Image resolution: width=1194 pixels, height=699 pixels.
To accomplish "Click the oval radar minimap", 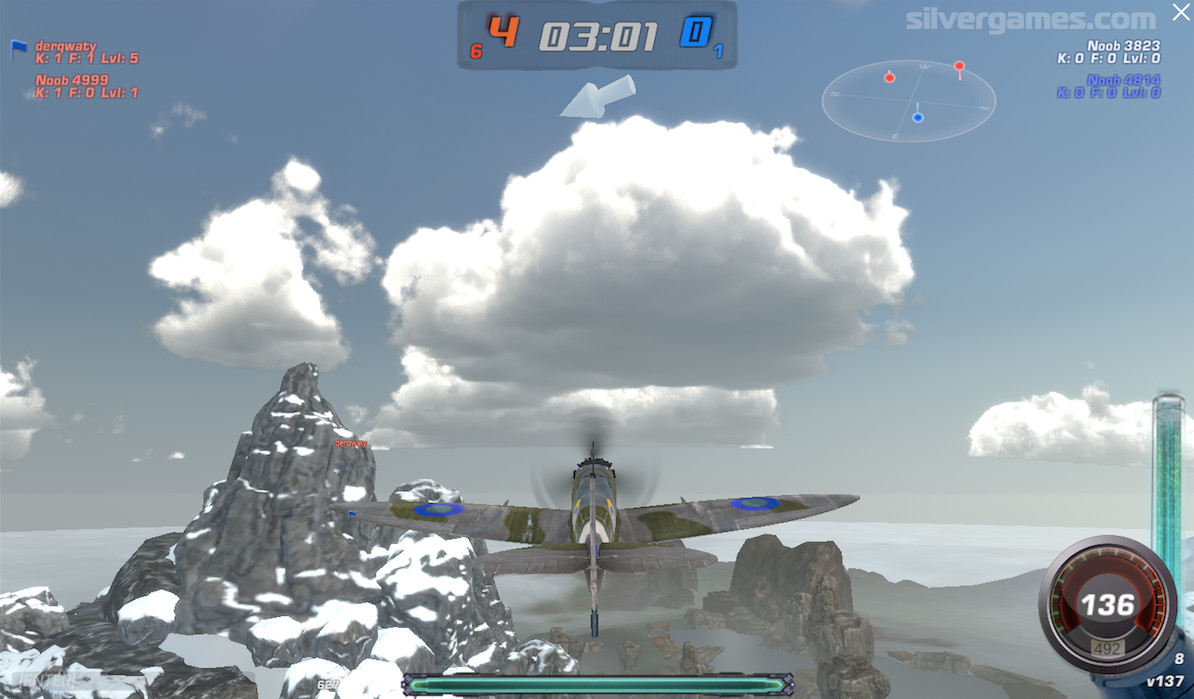I will point(908,100).
